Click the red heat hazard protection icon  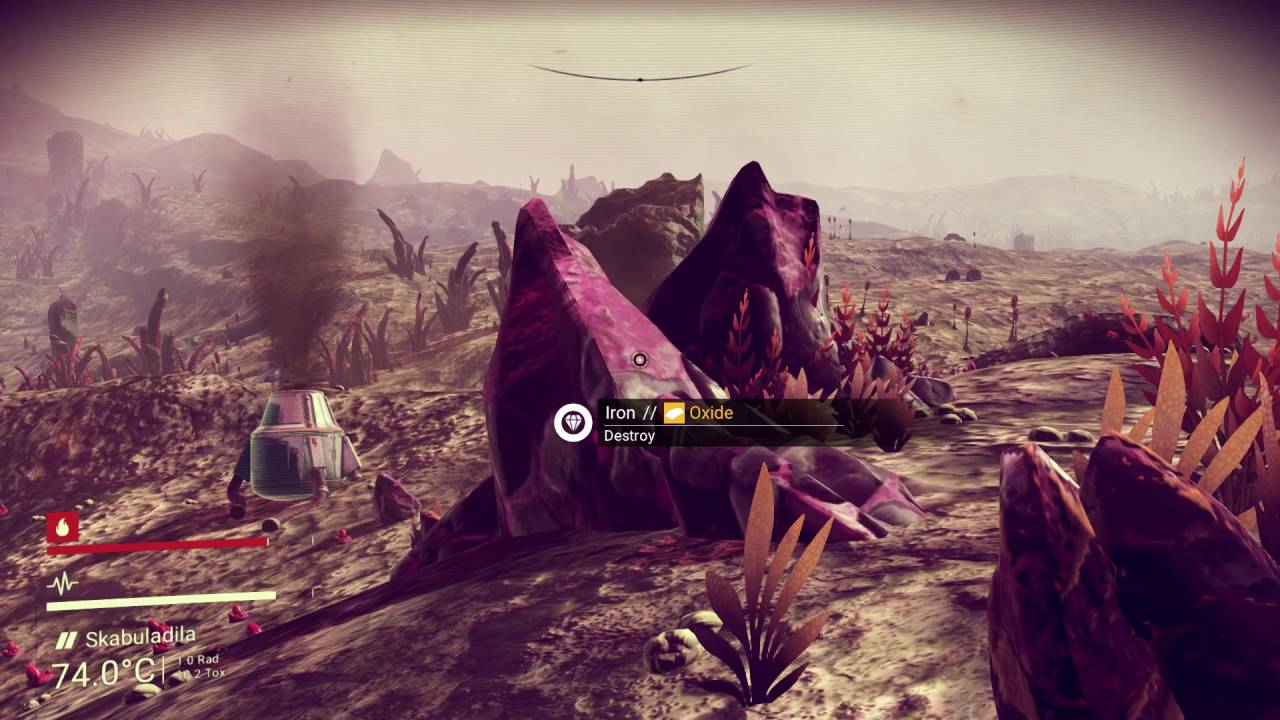[62, 526]
